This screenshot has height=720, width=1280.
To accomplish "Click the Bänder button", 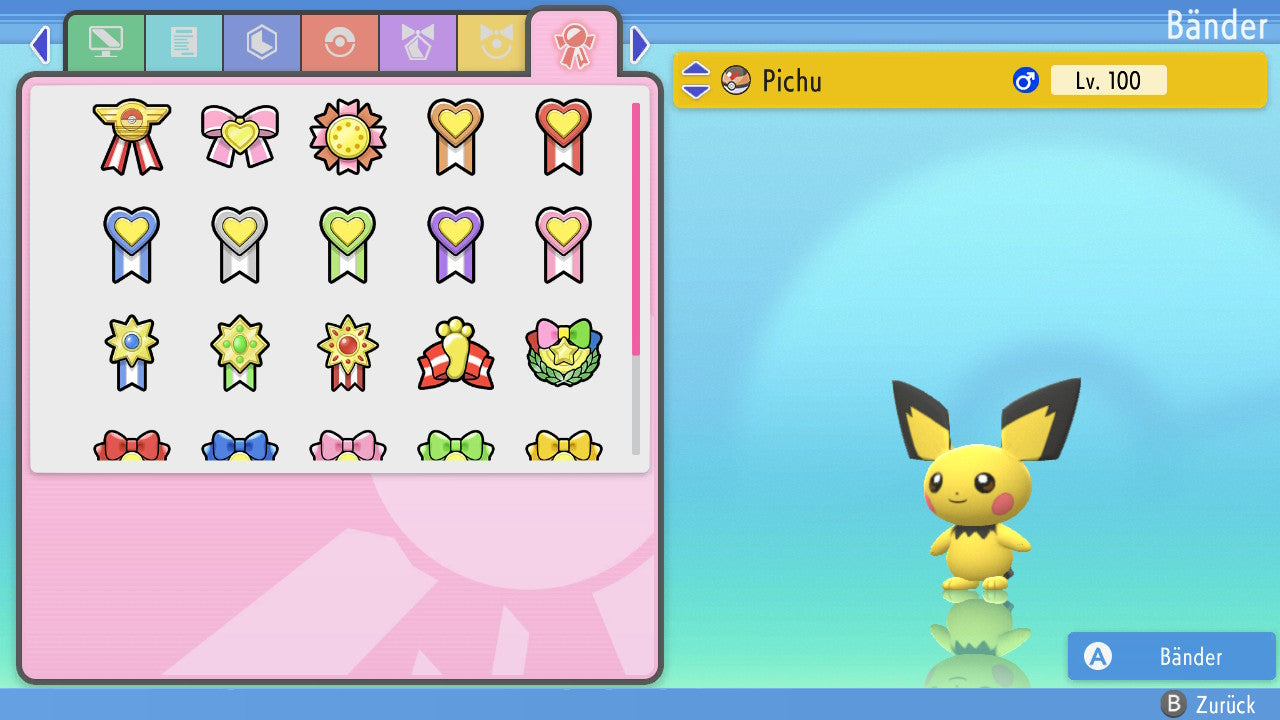I will [x=1171, y=656].
